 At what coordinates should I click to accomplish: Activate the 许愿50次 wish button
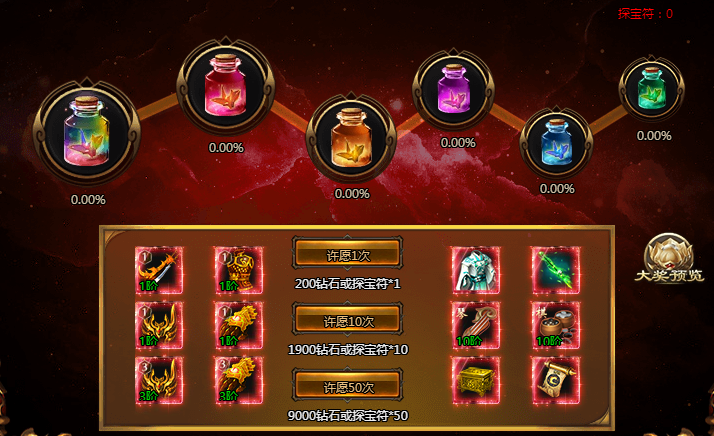(x=347, y=387)
